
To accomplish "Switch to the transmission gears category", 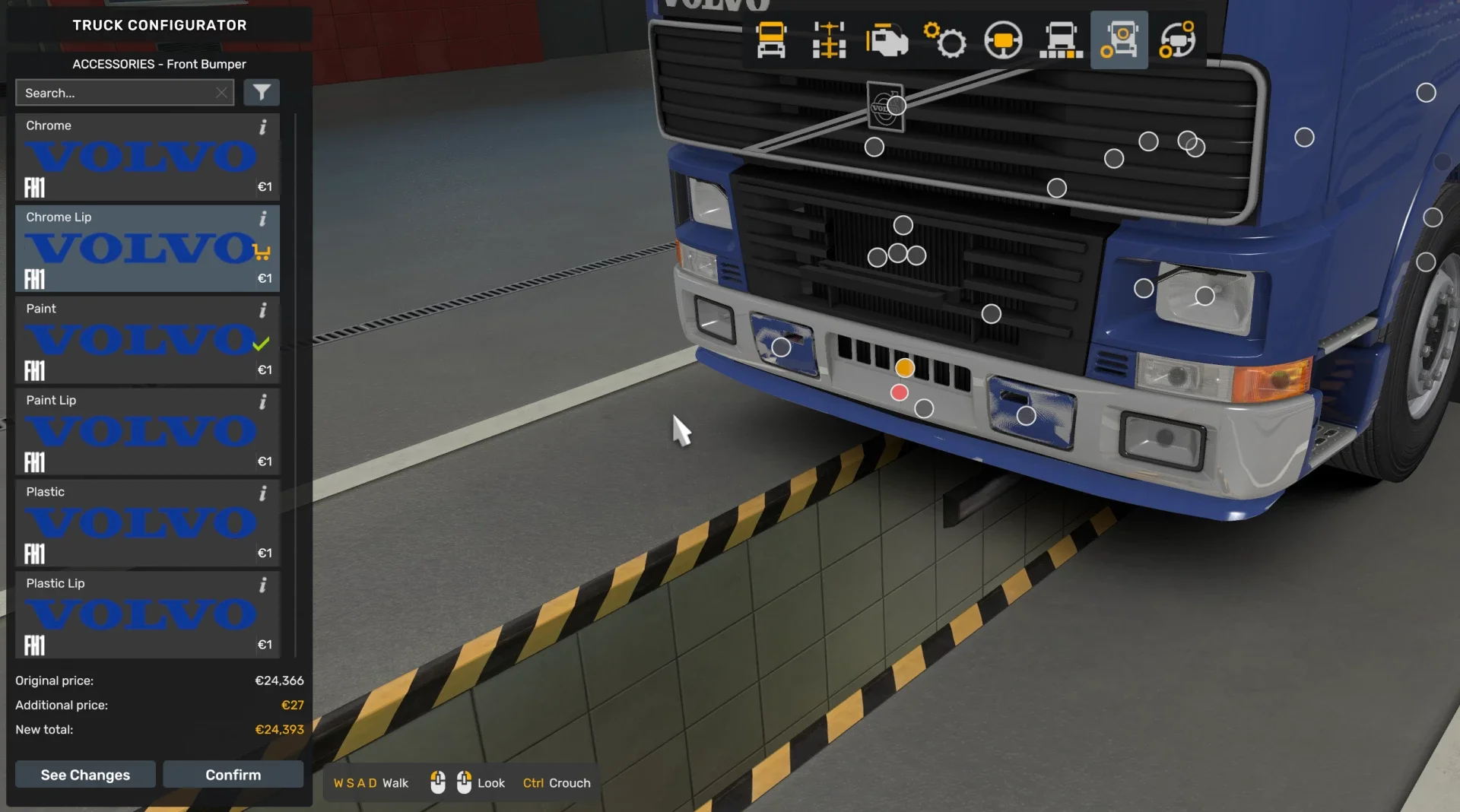I will (x=945, y=40).
